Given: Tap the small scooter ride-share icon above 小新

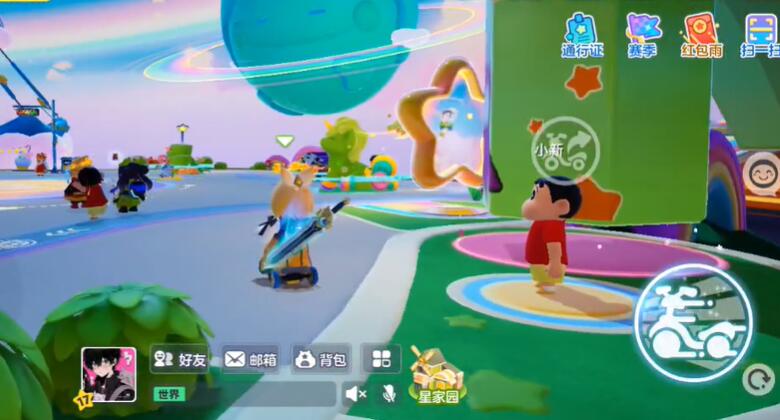Looking at the screenshot, I should [x=565, y=150].
